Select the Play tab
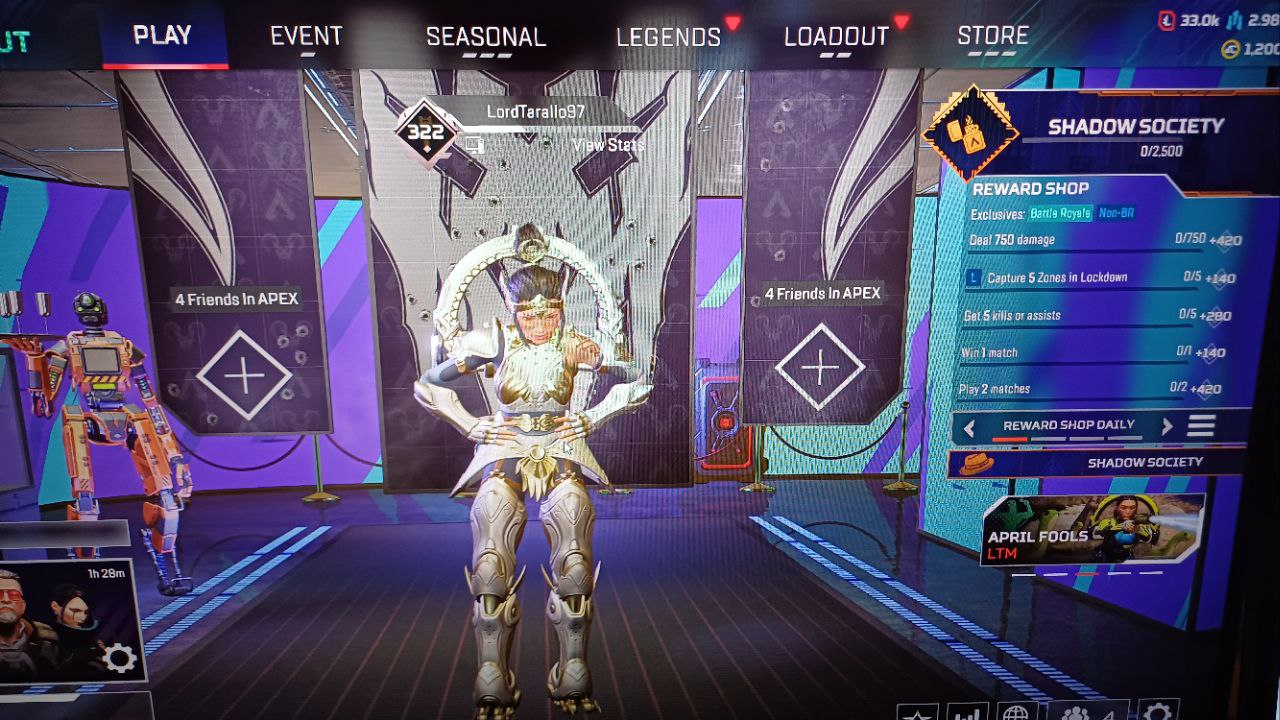Image resolution: width=1280 pixels, height=720 pixels. [162, 35]
